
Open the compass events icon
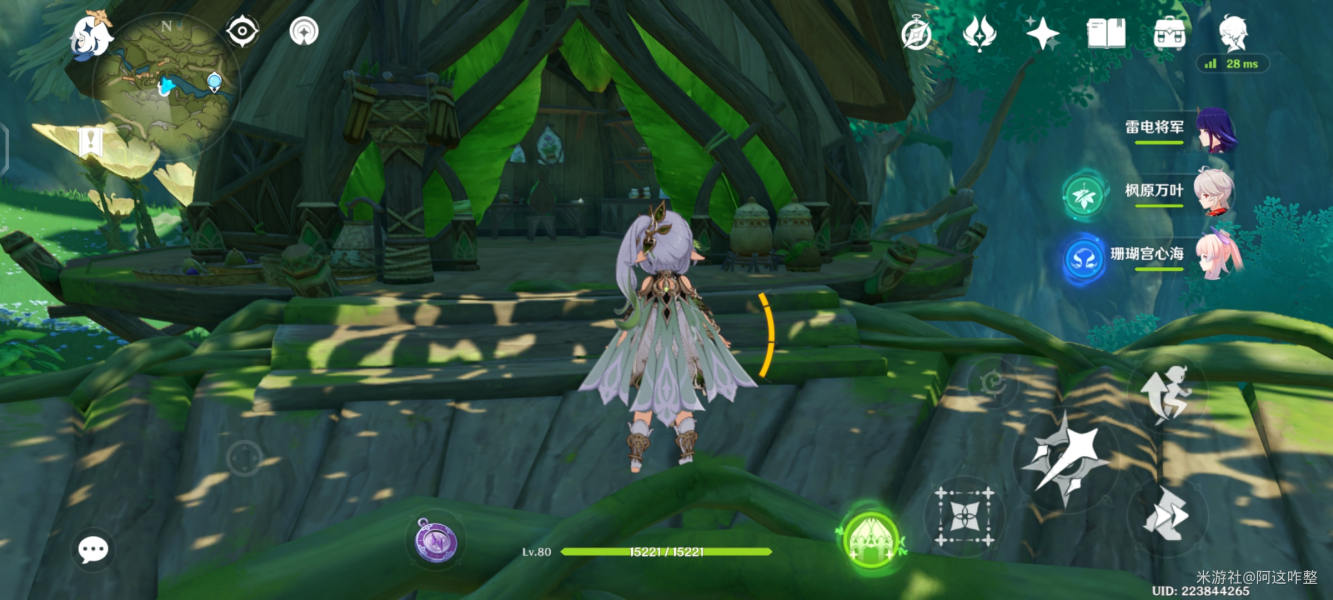pos(916,34)
